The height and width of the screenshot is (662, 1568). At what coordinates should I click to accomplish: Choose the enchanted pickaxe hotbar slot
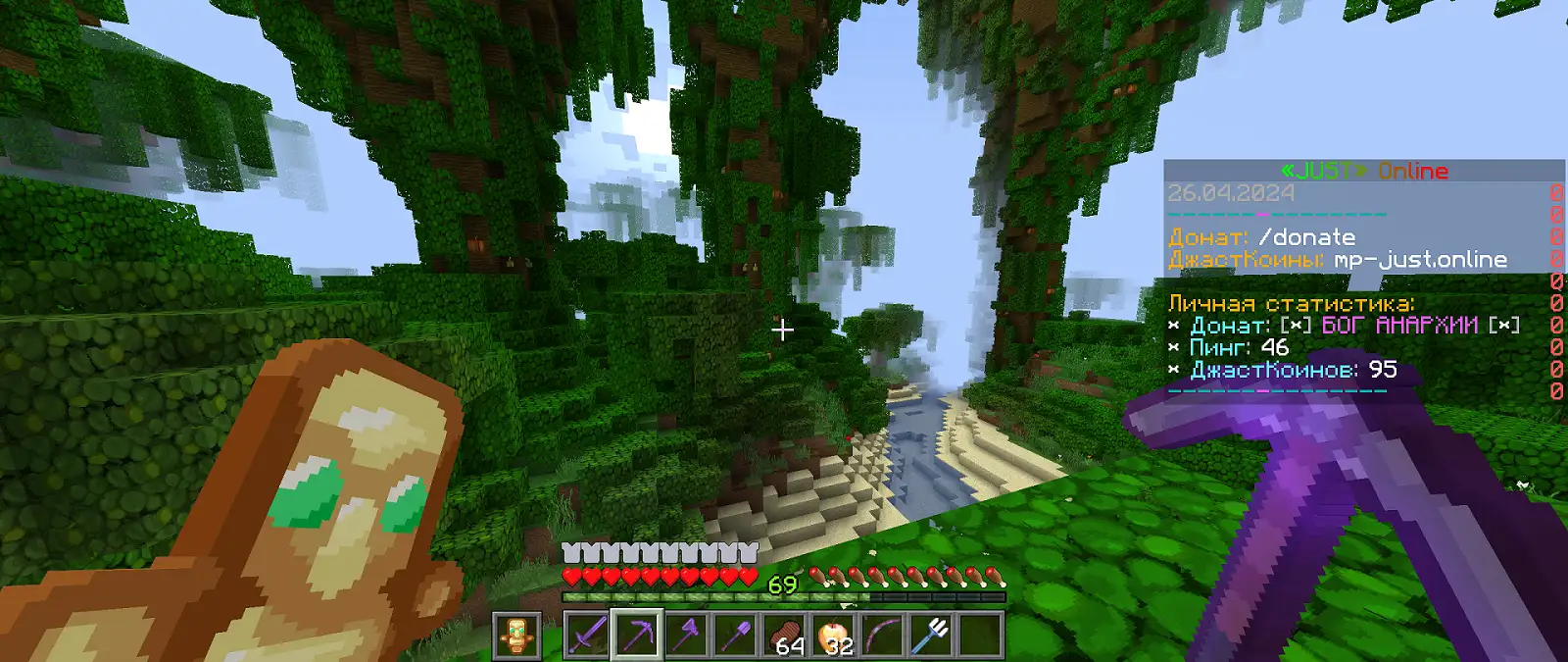(636, 636)
